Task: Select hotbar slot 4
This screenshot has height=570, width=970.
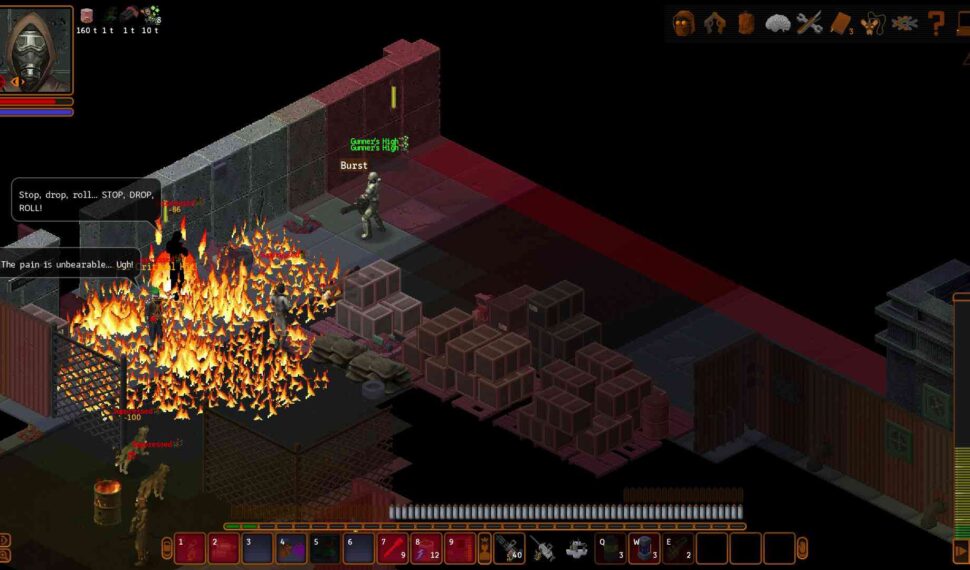Action: coord(291,548)
